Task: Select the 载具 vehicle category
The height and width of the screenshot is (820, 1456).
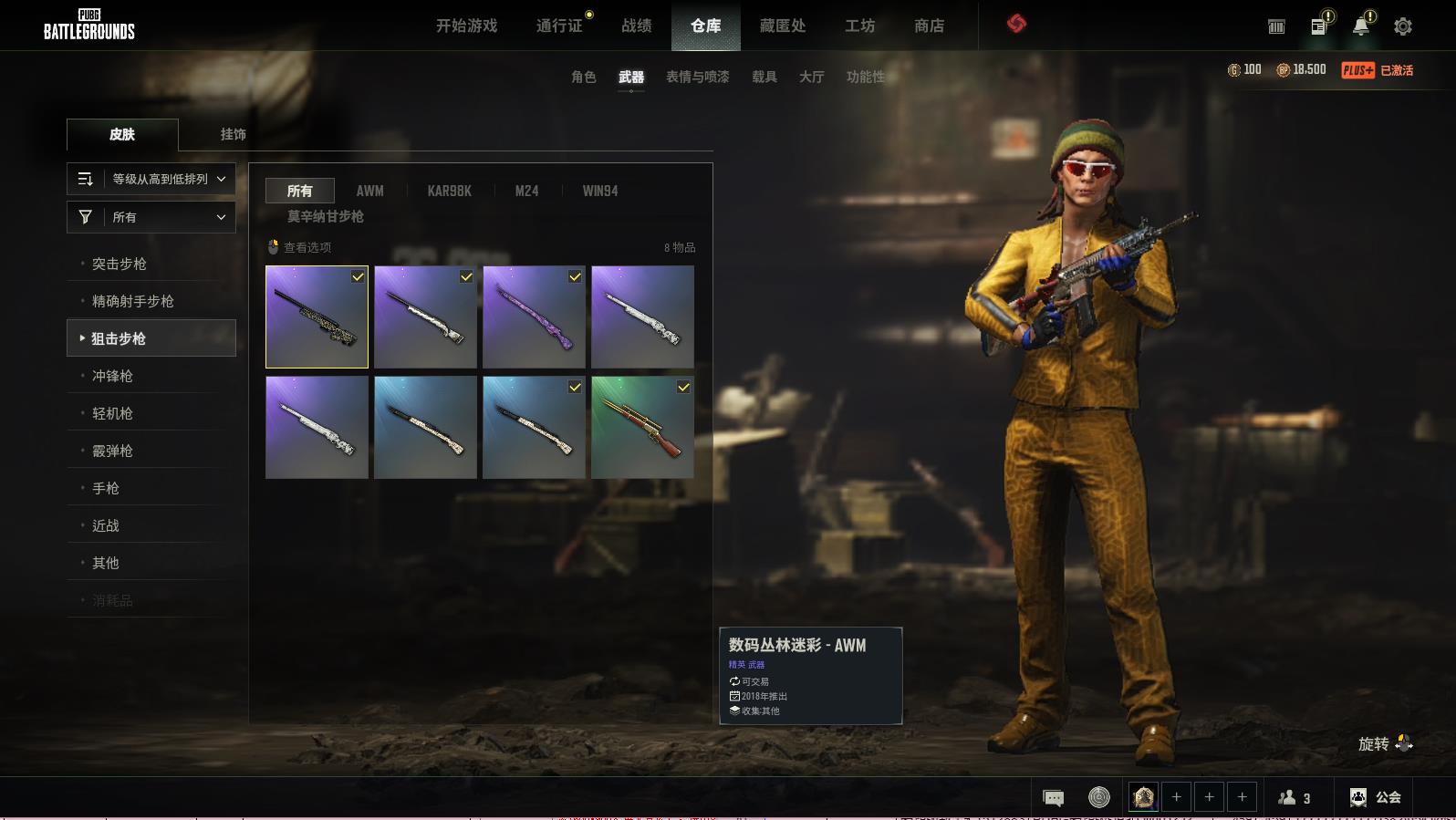Action: 764,77
